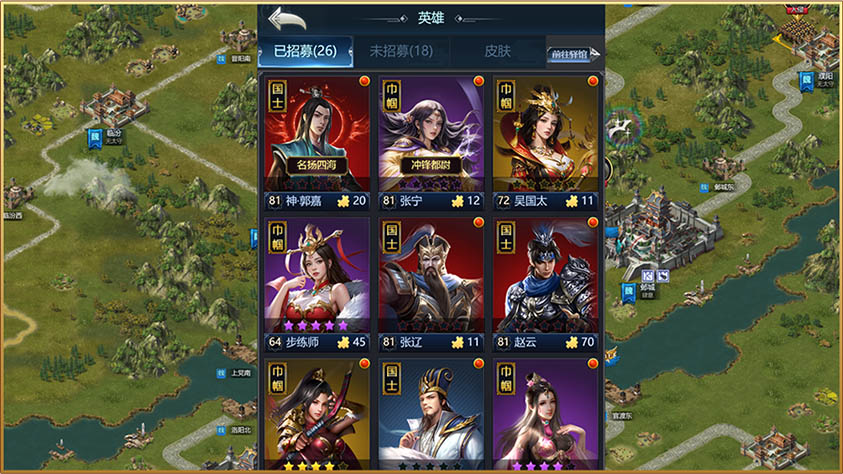Go back using the arrow button
Image resolution: width=843 pixels, height=474 pixels.
[x=287, y=19]
